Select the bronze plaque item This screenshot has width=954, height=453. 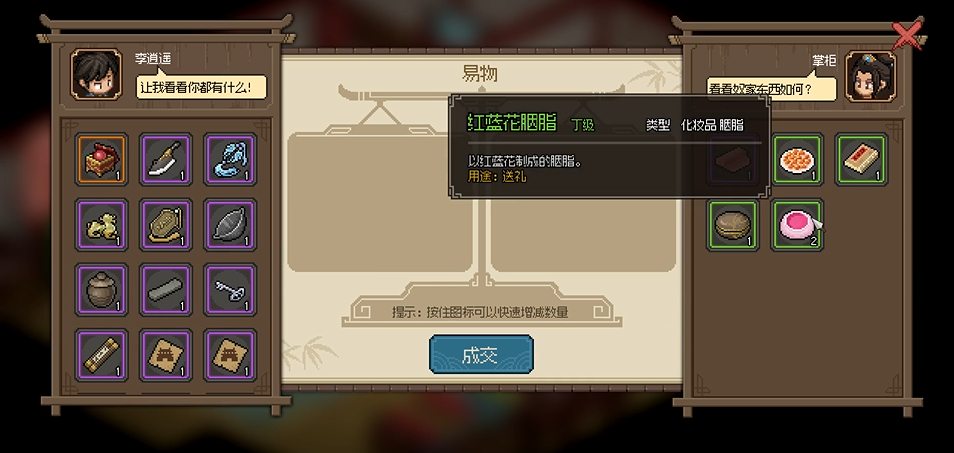(x=166, y=224)
